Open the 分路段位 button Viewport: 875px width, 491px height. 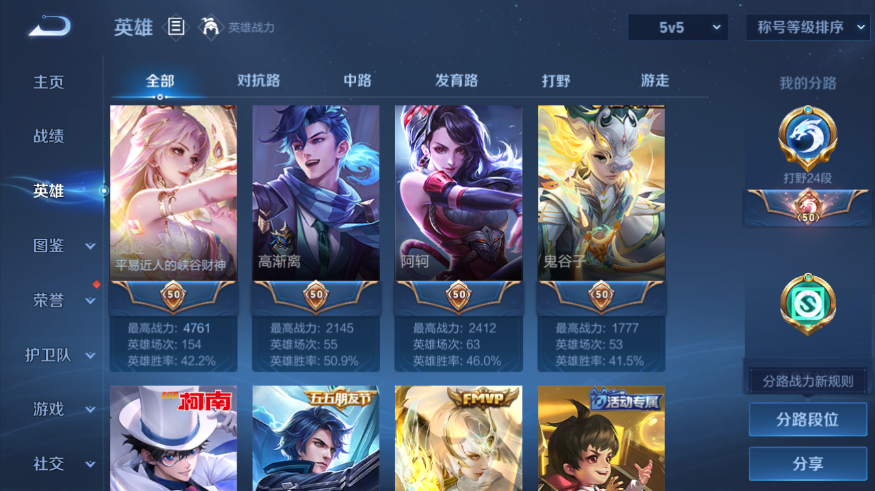pos(807,420)
